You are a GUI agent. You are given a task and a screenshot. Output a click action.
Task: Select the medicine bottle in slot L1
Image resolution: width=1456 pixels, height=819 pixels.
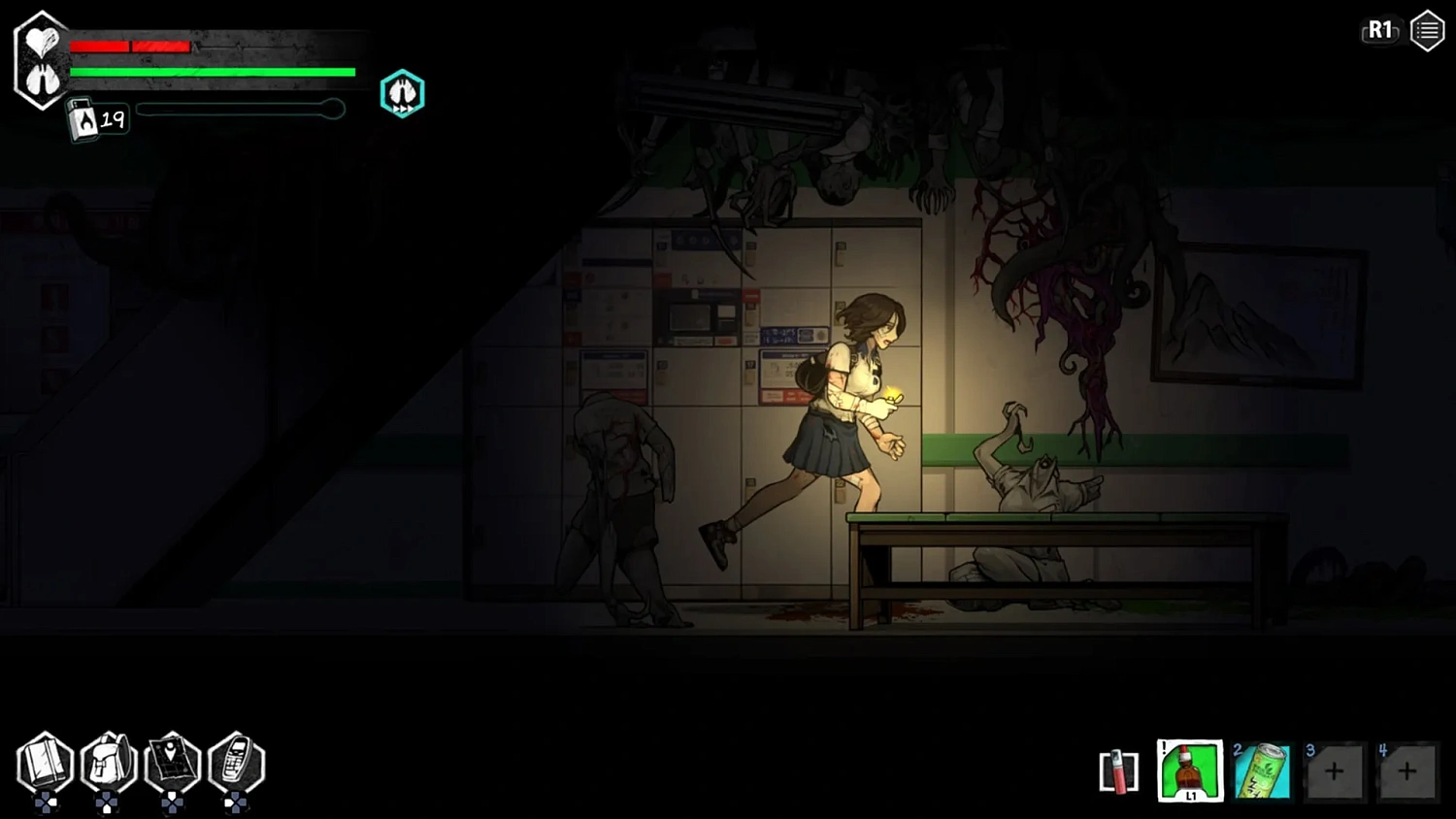pos(1189,770)
